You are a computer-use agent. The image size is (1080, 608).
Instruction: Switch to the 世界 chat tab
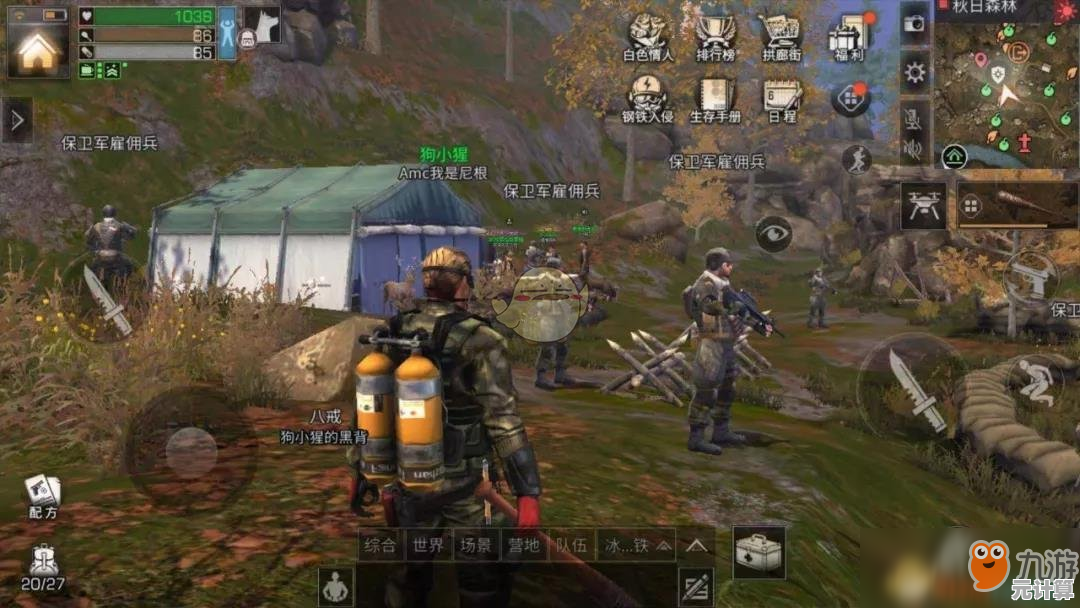coord(428,545)
